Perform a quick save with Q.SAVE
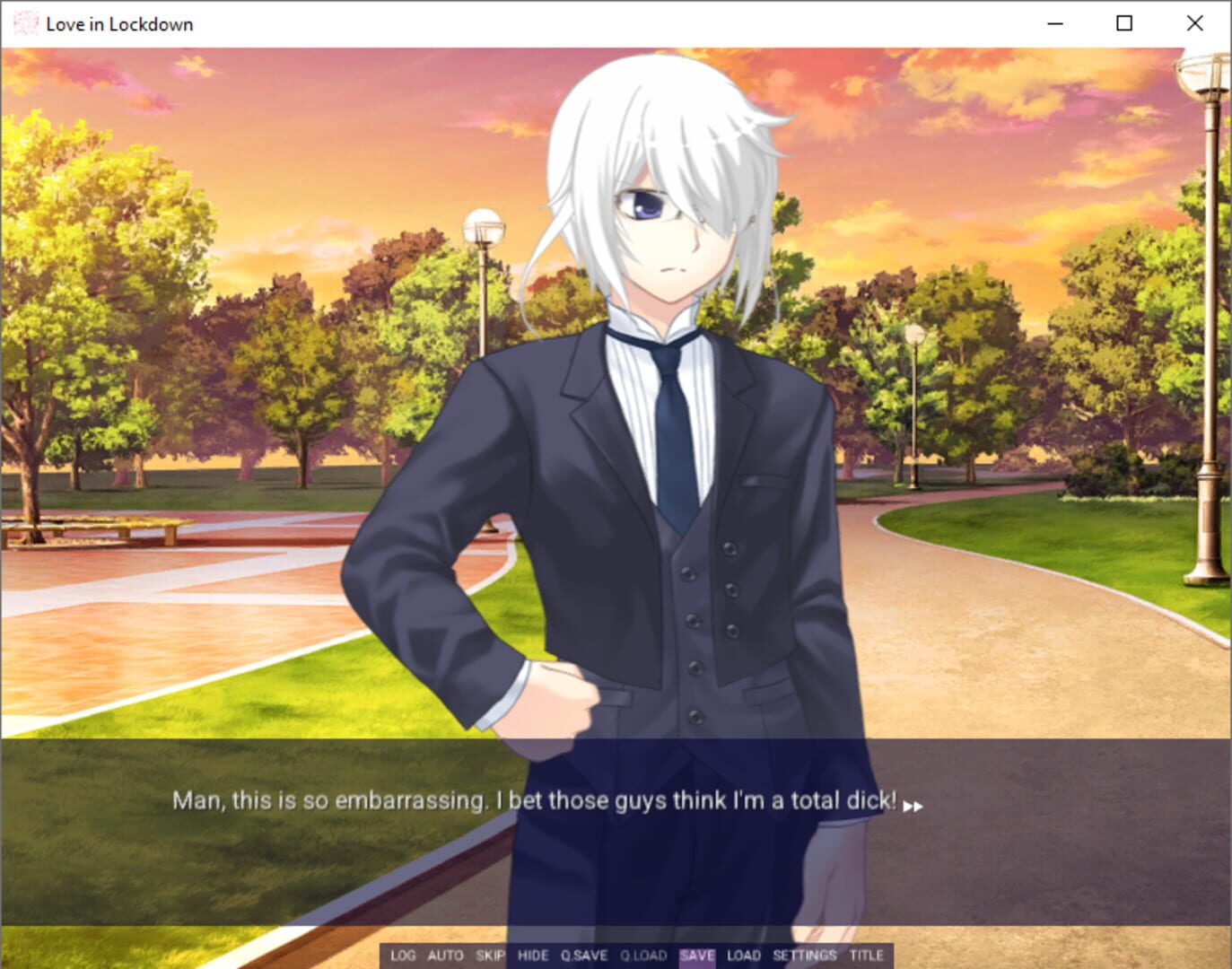The width and height of the screenshot is (1232, 969). coord(585,956)
